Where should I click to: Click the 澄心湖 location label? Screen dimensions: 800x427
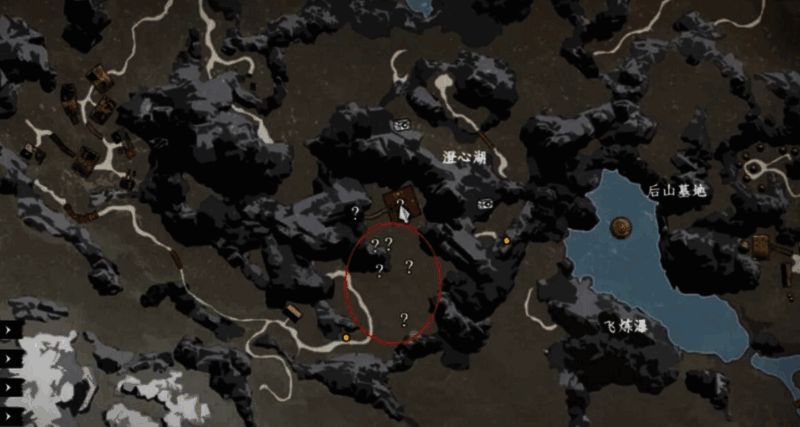point(464,157)
